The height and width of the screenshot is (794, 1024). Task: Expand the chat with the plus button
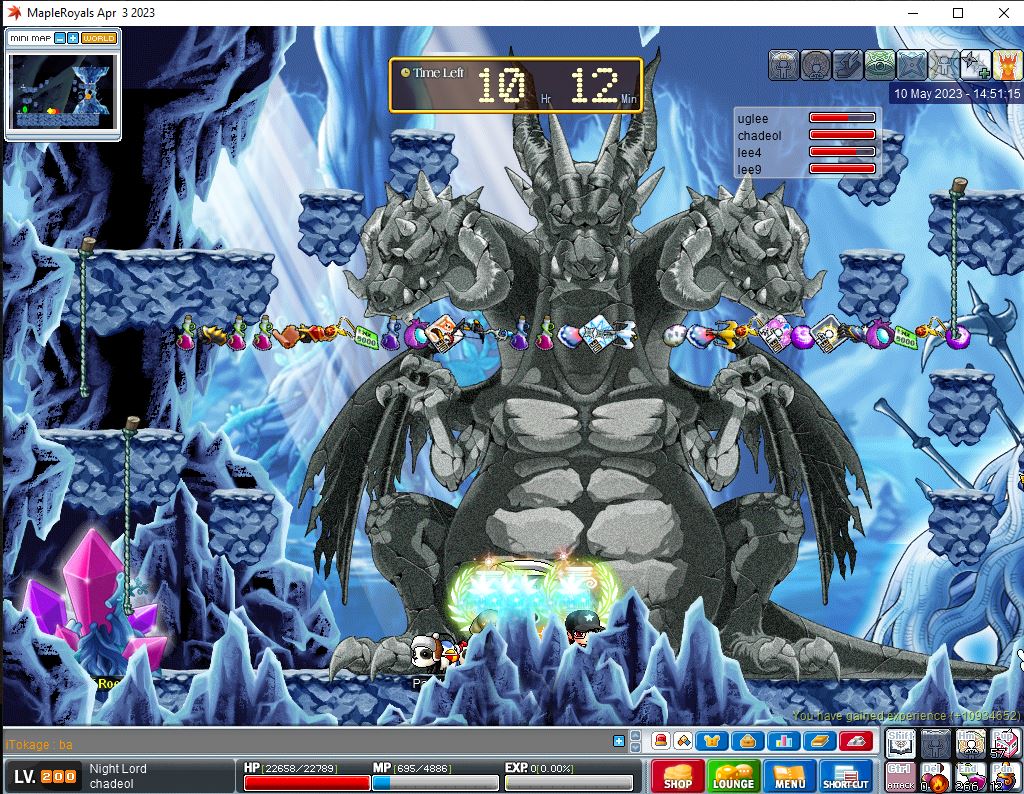tap(619, 741)
